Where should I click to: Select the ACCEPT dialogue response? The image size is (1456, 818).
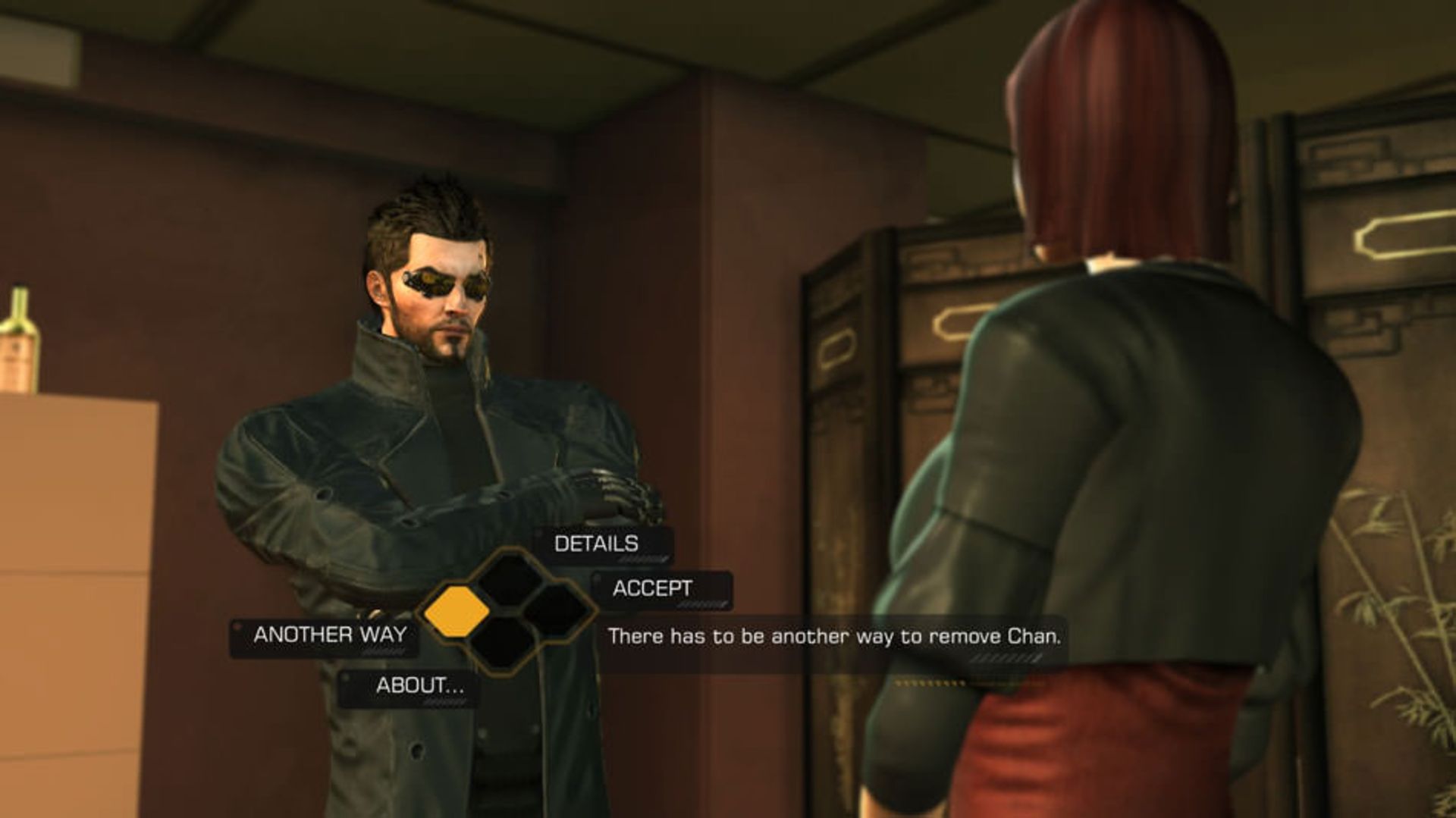click(652, 588)
